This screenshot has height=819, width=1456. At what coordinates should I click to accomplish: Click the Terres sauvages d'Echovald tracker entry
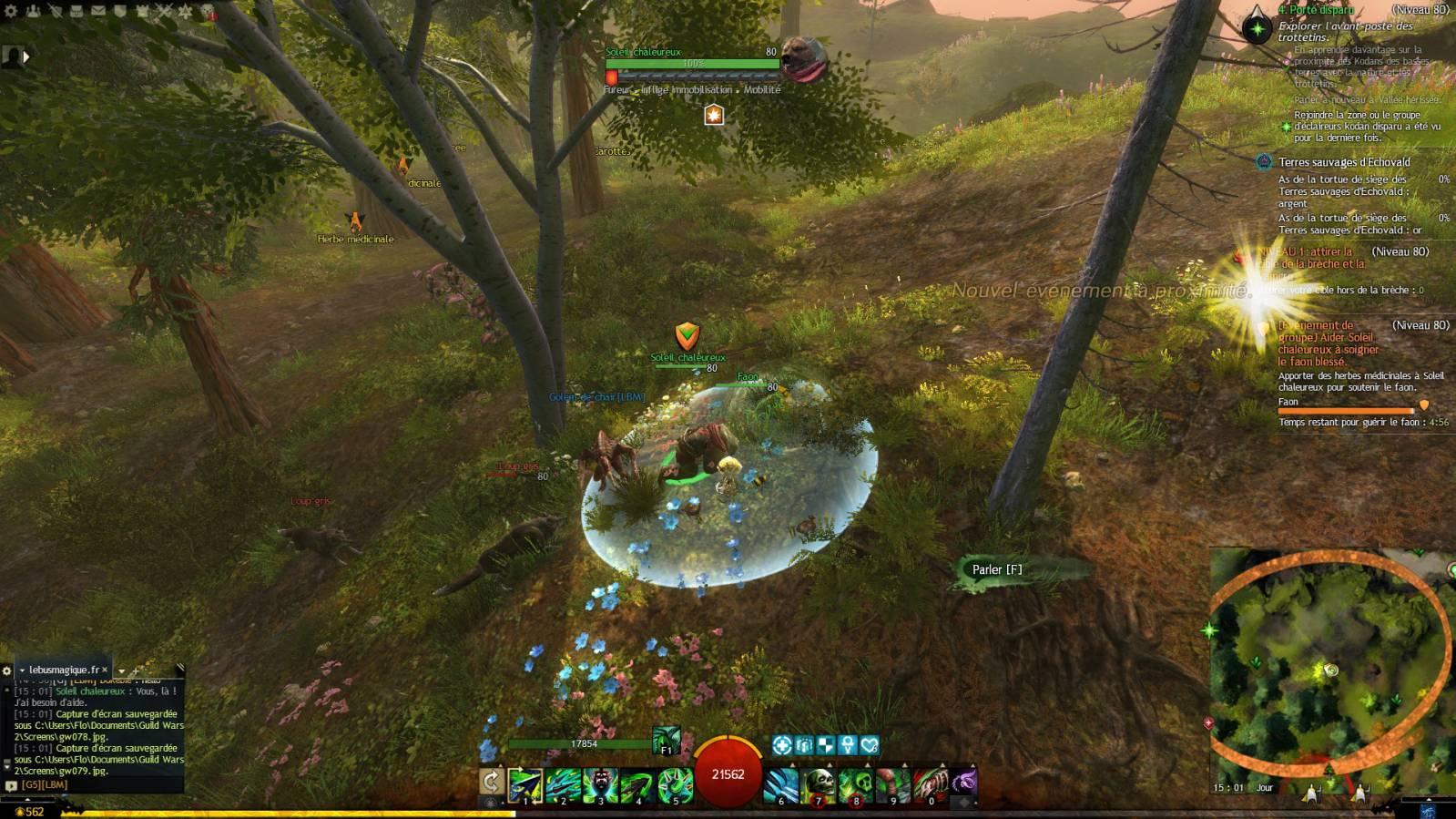[x=1343, y=162]
